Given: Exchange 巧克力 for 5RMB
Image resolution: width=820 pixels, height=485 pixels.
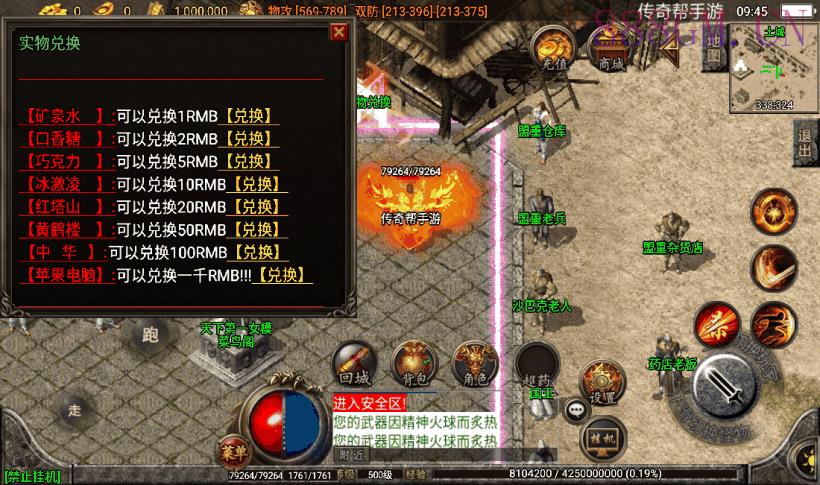Looking at the screenshot, I should click(247, 162).
